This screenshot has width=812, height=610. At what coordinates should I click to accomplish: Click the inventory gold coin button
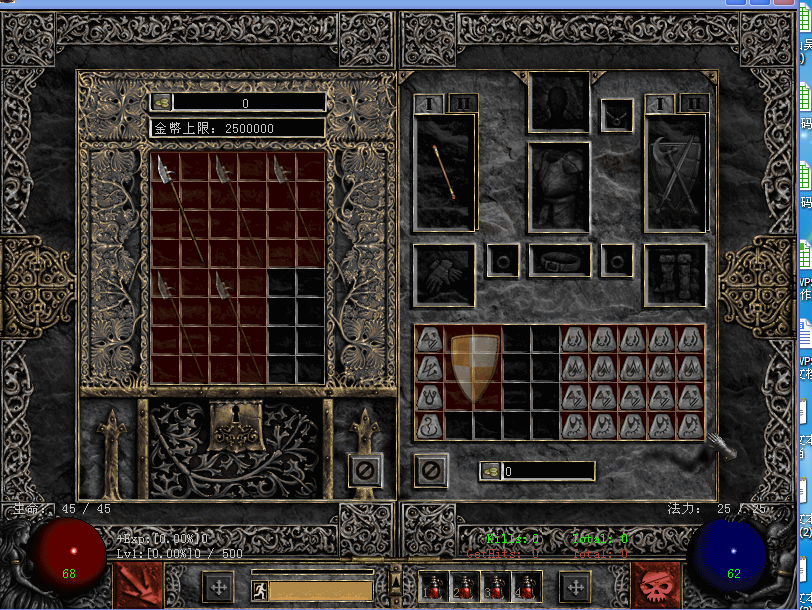[490, 471]
